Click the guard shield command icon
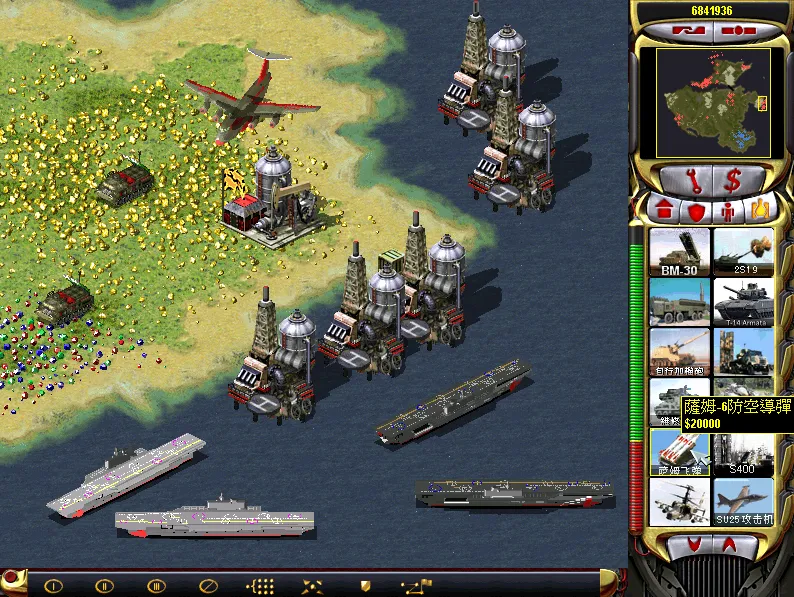Screen dimensions: 794x597 tap(365, 585)
